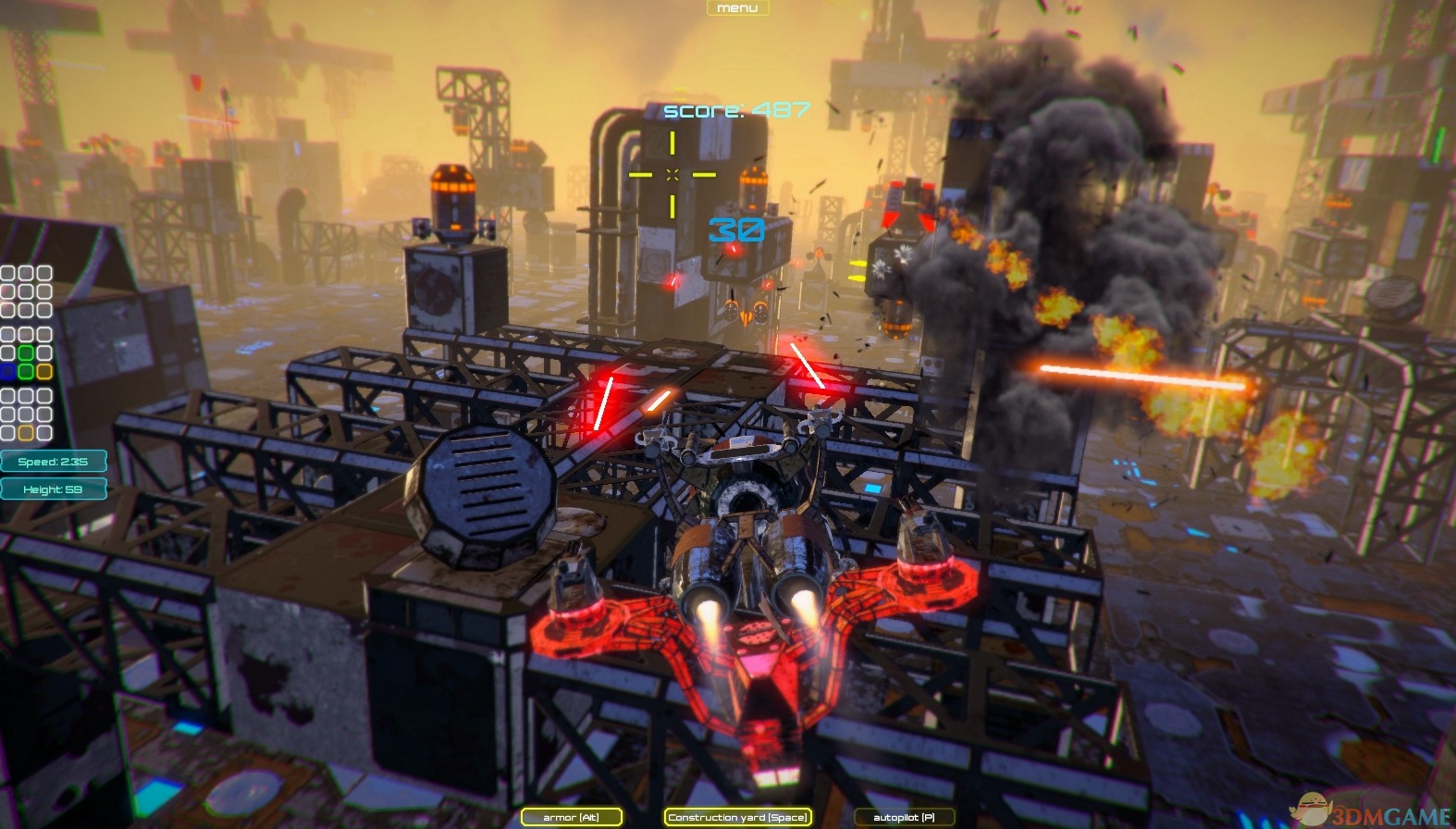Open the menu button at top
Screen dimensions: 1456x829
click(x=737, y=8)
